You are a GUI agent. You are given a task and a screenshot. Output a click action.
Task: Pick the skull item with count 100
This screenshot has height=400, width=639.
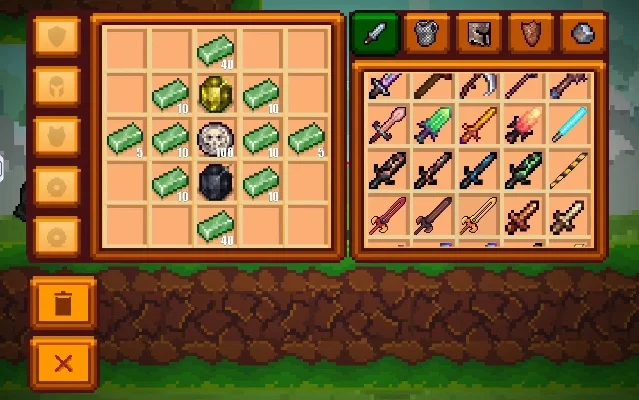(x=216, y=137)
